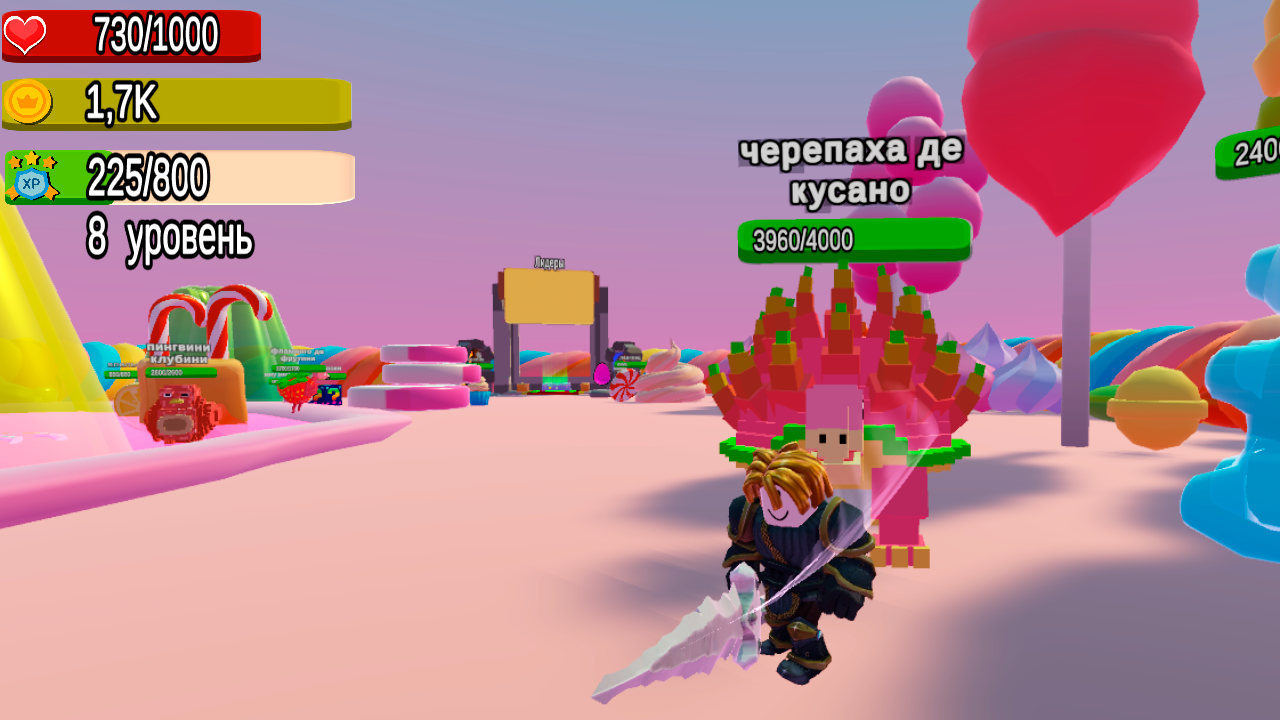Click the turtle boss 3960/4000 health bar
1280x720 pixels.
(853, 238)
